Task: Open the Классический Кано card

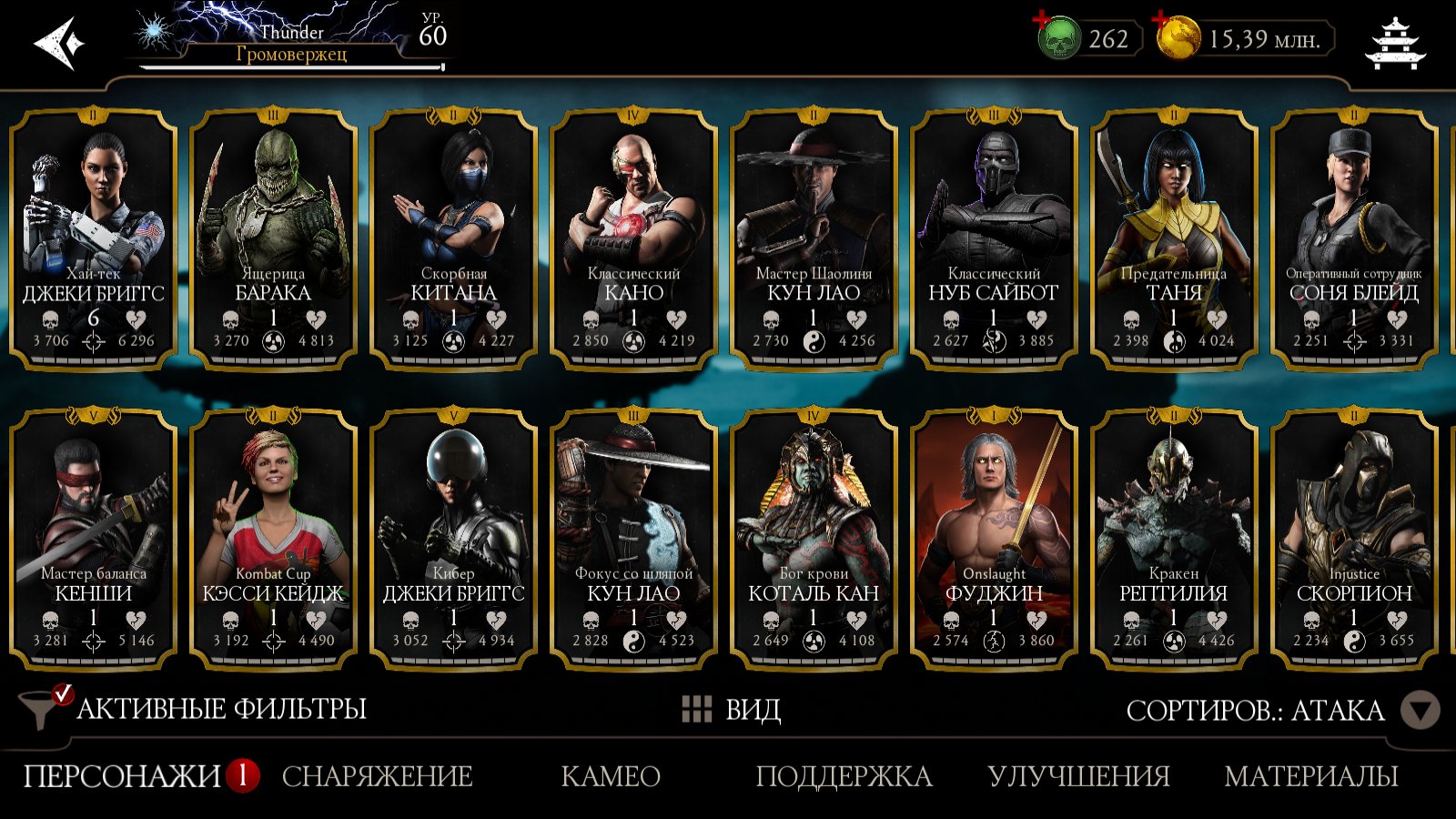Action: 633,238
